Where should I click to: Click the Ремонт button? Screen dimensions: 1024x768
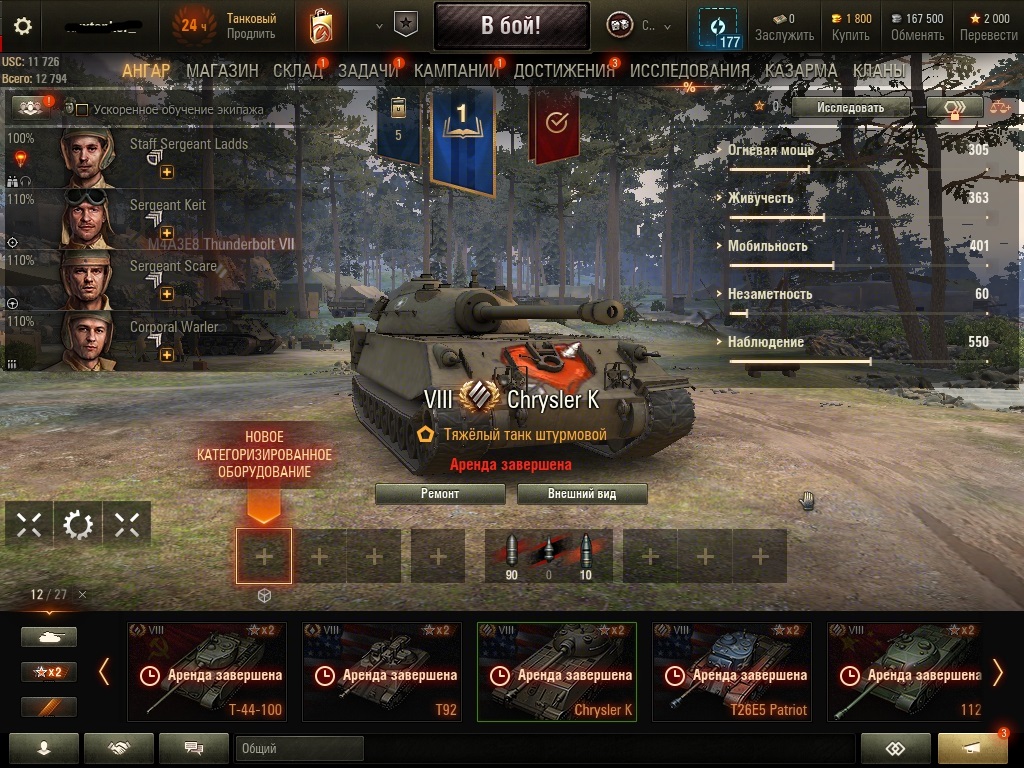440,494
